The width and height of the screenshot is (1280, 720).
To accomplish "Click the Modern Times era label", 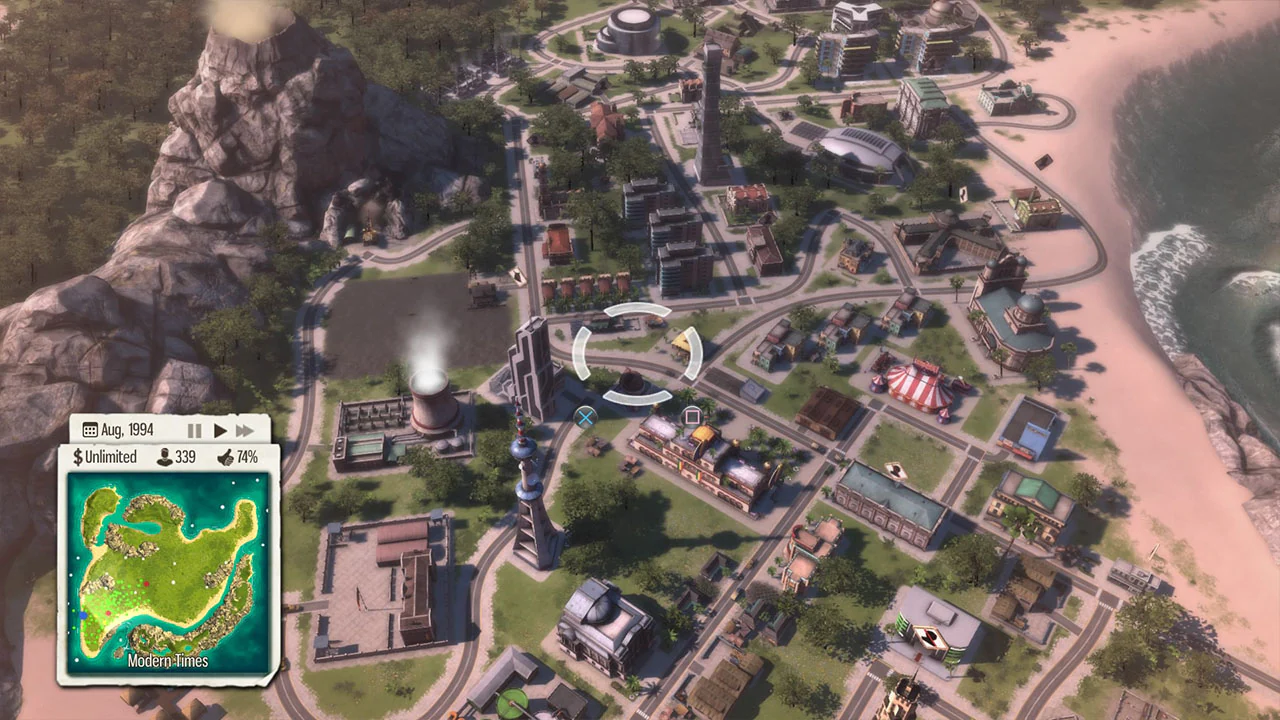I will coord(166,661).
